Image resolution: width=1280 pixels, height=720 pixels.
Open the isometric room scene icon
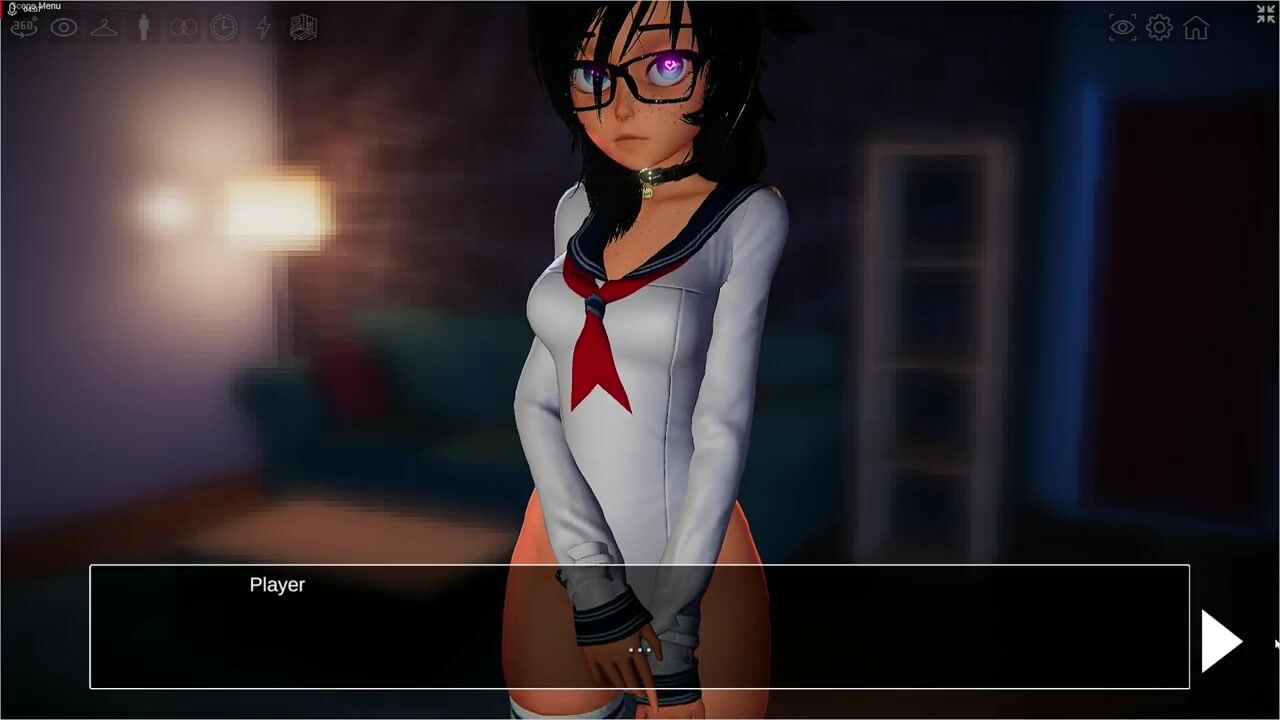click(303, 28)
